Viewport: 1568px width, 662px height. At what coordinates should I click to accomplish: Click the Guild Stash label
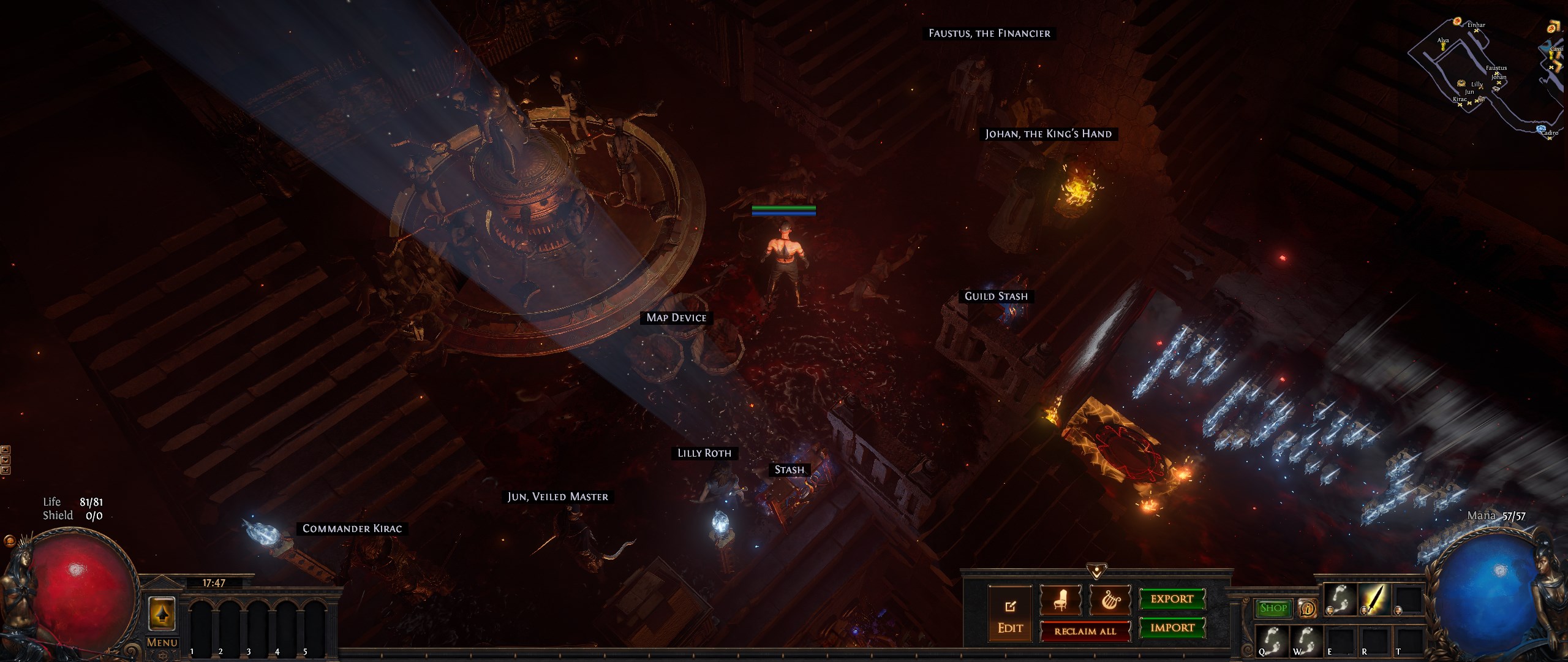tap(996, 296)
